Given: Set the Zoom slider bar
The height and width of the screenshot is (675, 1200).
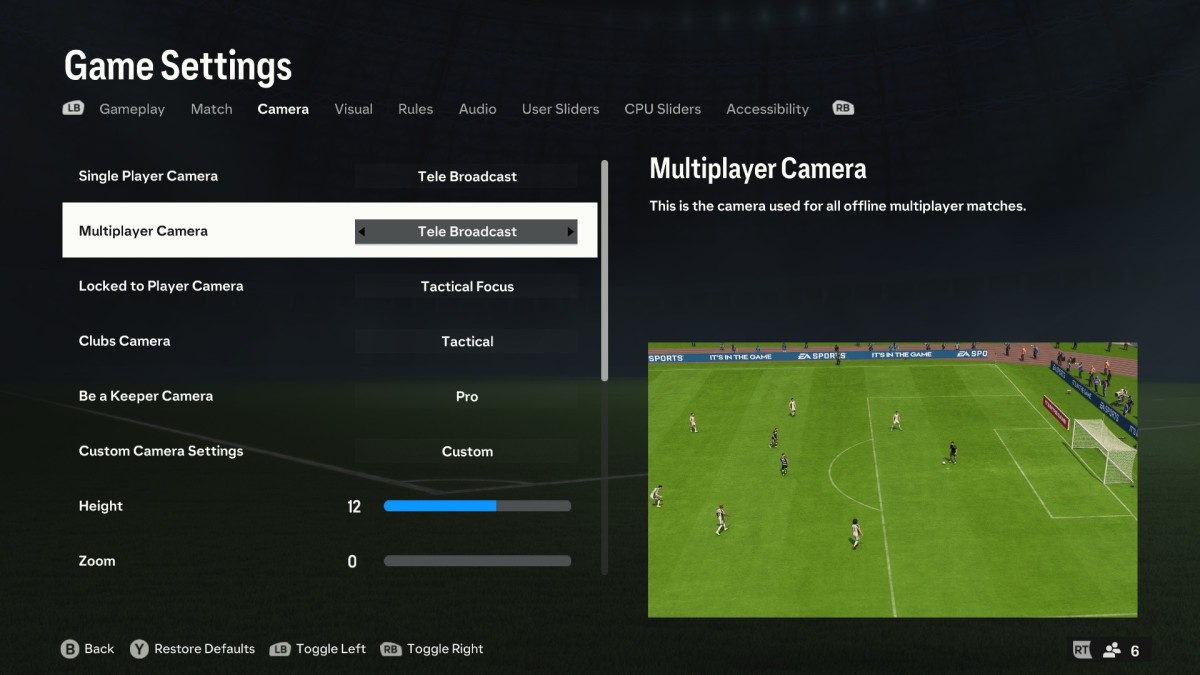Looking at the screenshot, I should click(477, 561).
